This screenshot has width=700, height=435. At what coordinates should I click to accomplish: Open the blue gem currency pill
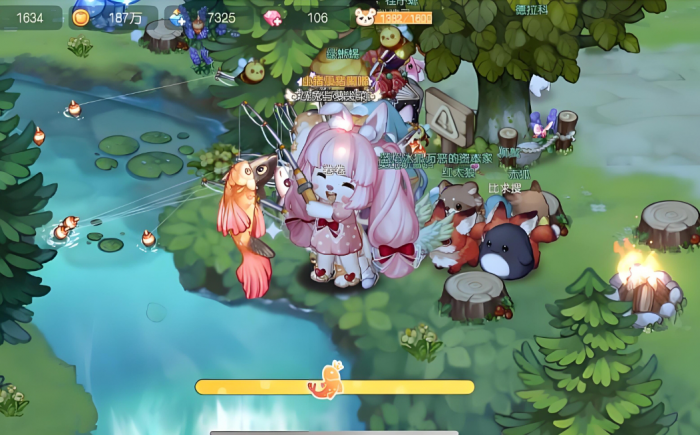coord(205,18)
